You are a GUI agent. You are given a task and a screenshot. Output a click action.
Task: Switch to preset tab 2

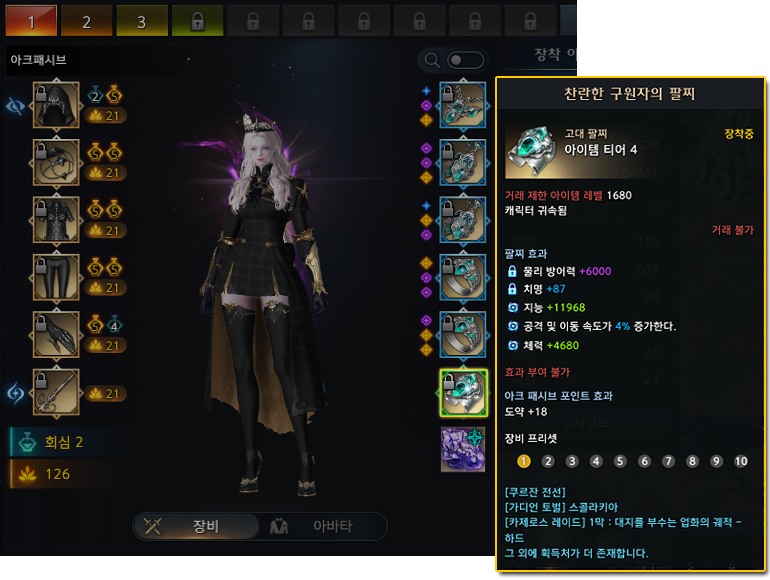85,20
